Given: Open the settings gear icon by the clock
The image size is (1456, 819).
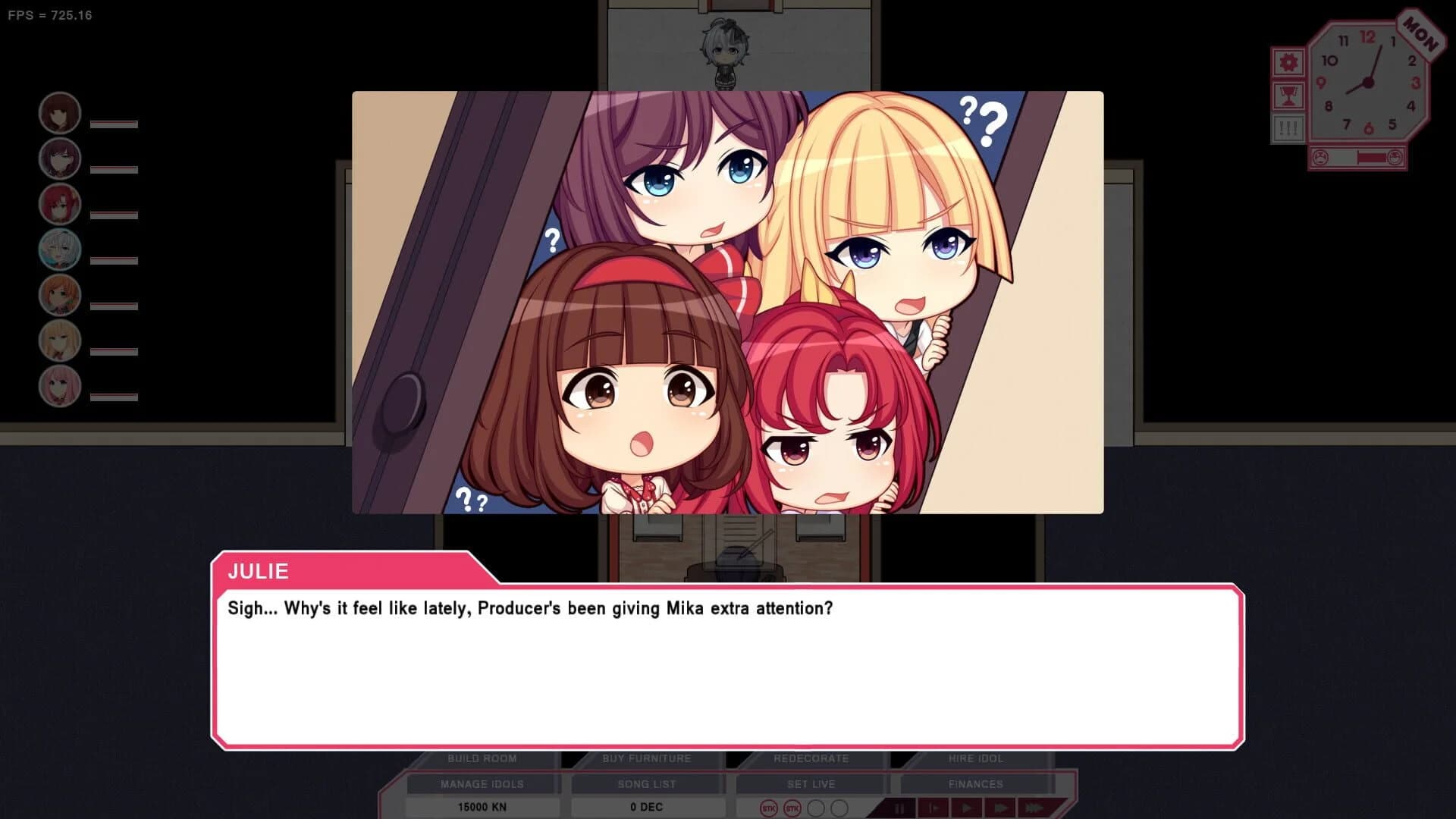Looking at the screenshot, I should pos(1288,62).
